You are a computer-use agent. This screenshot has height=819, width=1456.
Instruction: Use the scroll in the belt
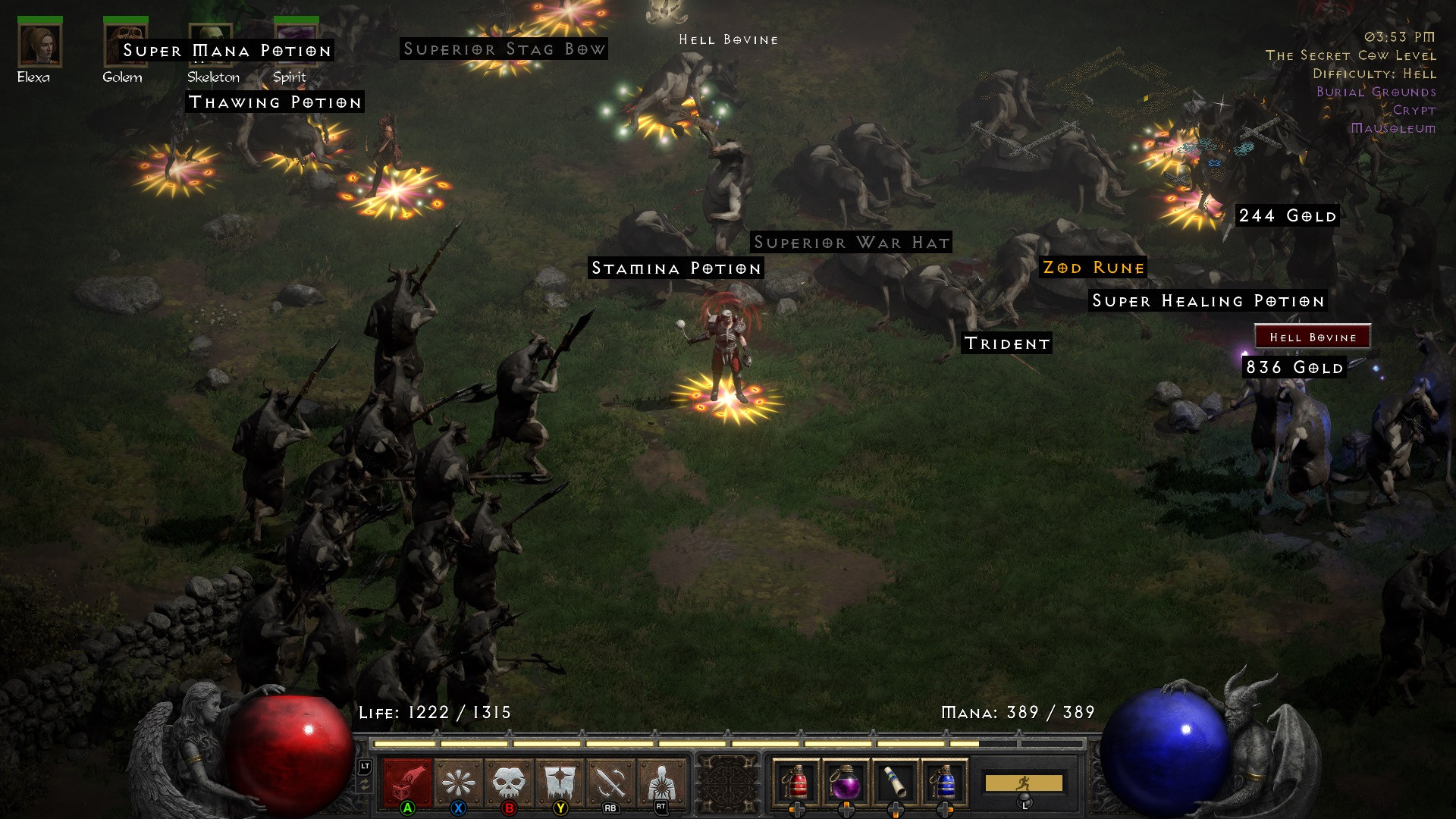point(896,783)
